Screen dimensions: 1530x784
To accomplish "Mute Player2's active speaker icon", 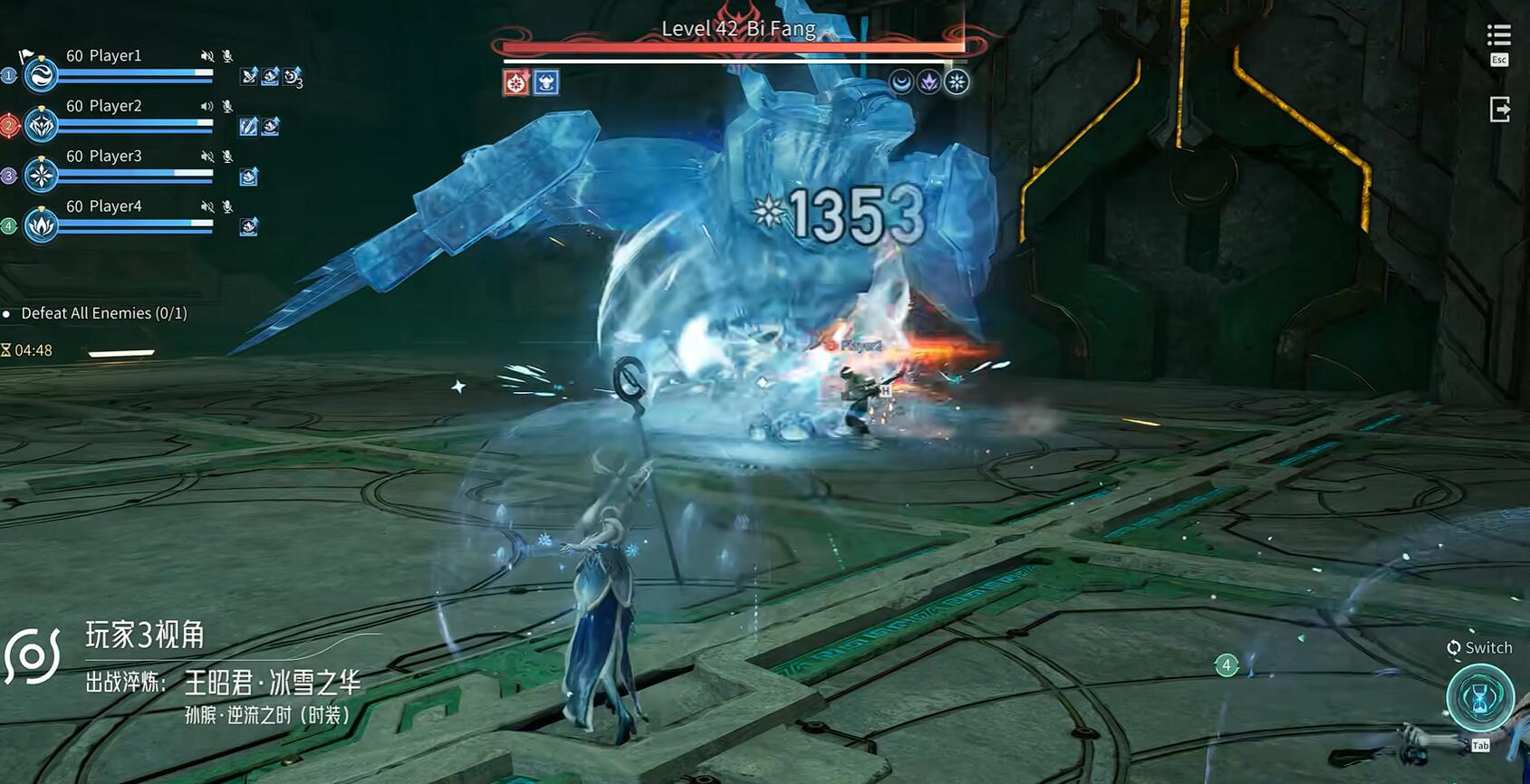I will coord(207,106).
